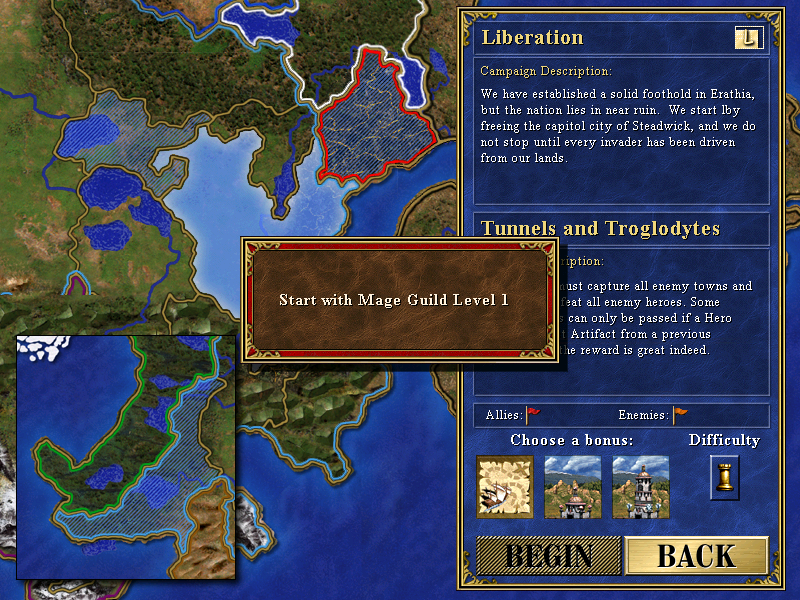Click the BEGIN button
The height and width of the screenshot is (600, 800).
click(548, 556)
